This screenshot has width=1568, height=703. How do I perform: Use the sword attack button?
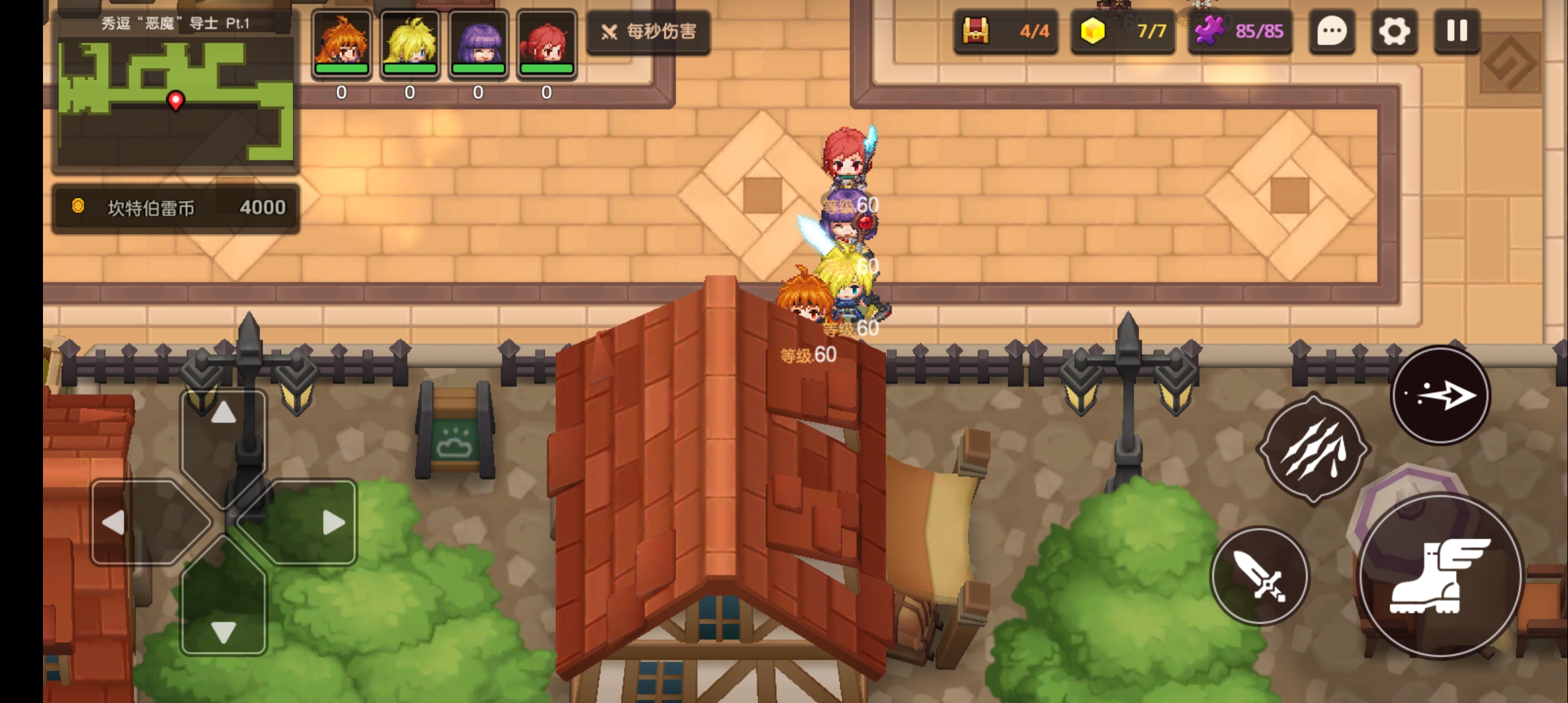click(1260, 576)
